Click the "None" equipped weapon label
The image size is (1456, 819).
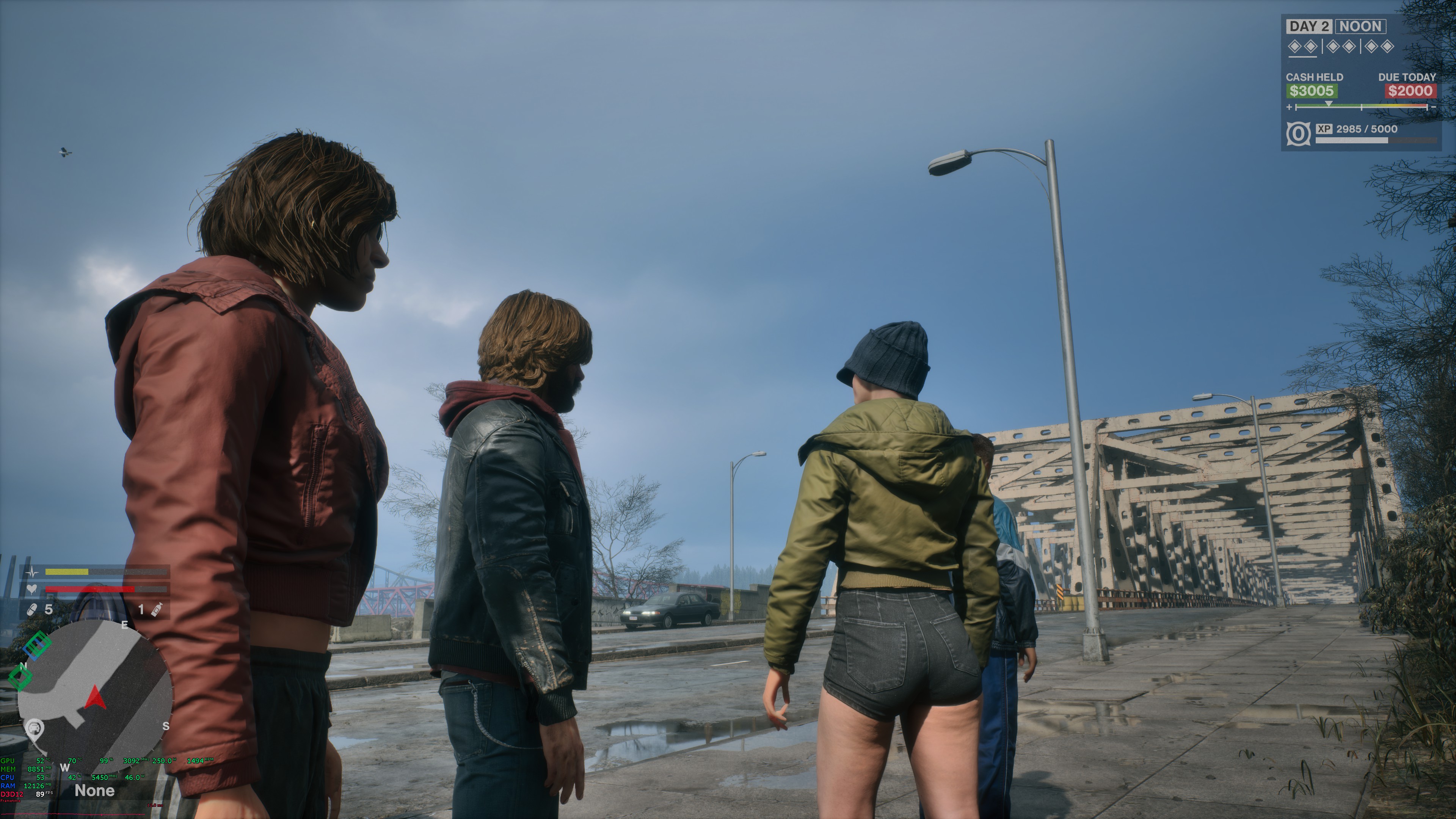(x=94, y=791)
